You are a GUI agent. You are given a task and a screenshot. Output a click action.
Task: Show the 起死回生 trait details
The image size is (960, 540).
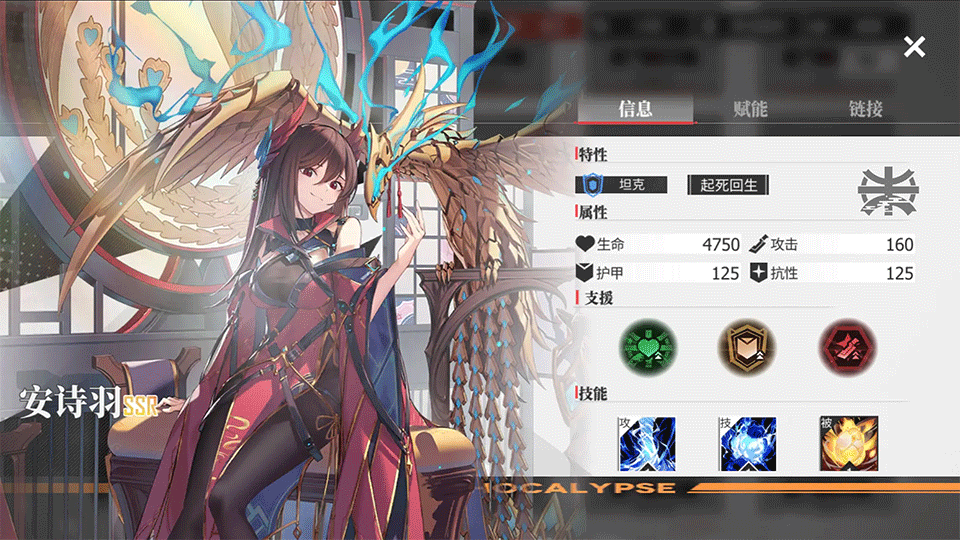727,185
